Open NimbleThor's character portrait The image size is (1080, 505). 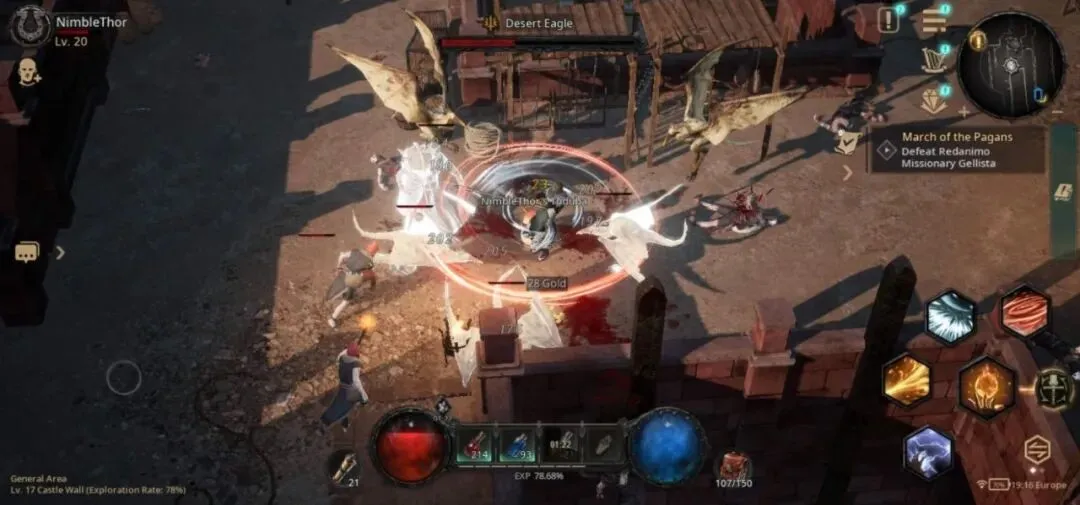tap(30, 25)
